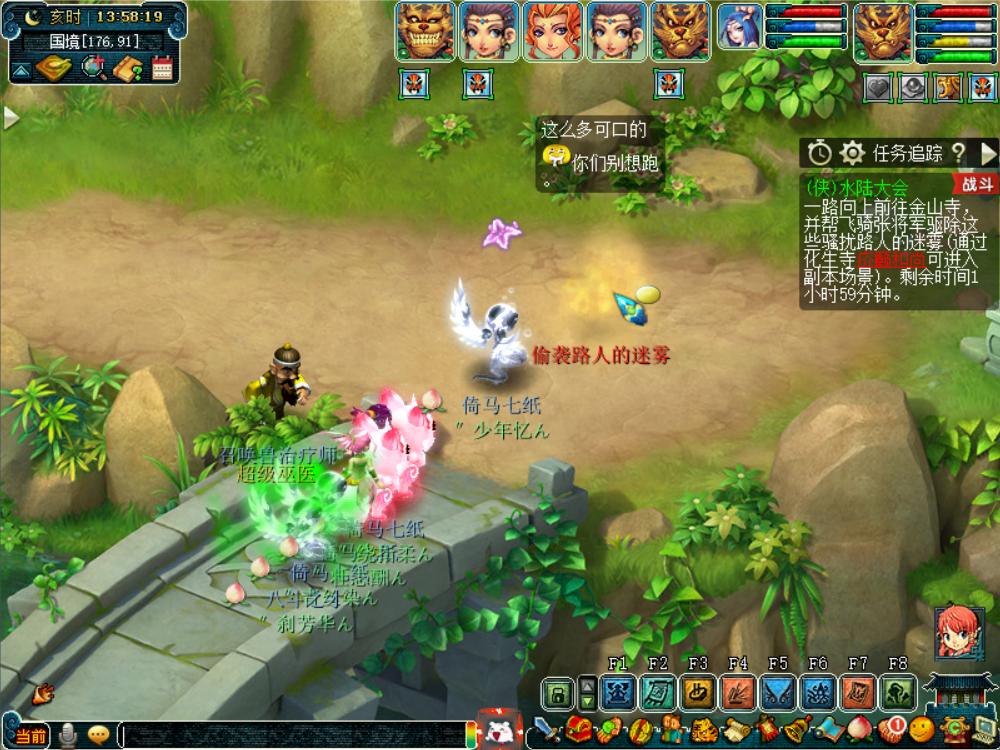The width and height of the screenshot is (1000, 750).
Task: Activate the F8 green tree skill
Action: pyautogui.click(x=898, y=692)
